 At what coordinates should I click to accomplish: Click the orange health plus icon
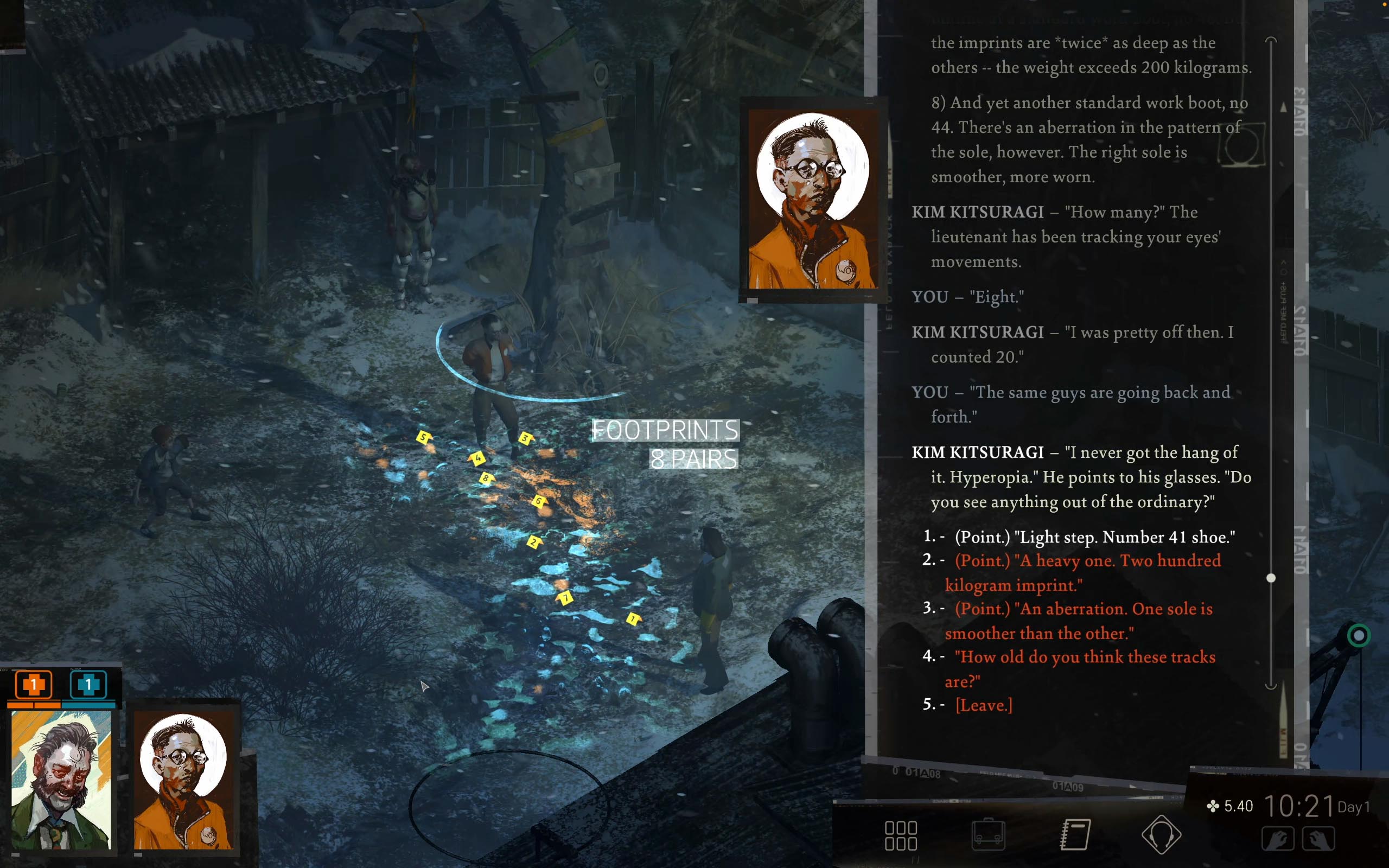point(33,684)
